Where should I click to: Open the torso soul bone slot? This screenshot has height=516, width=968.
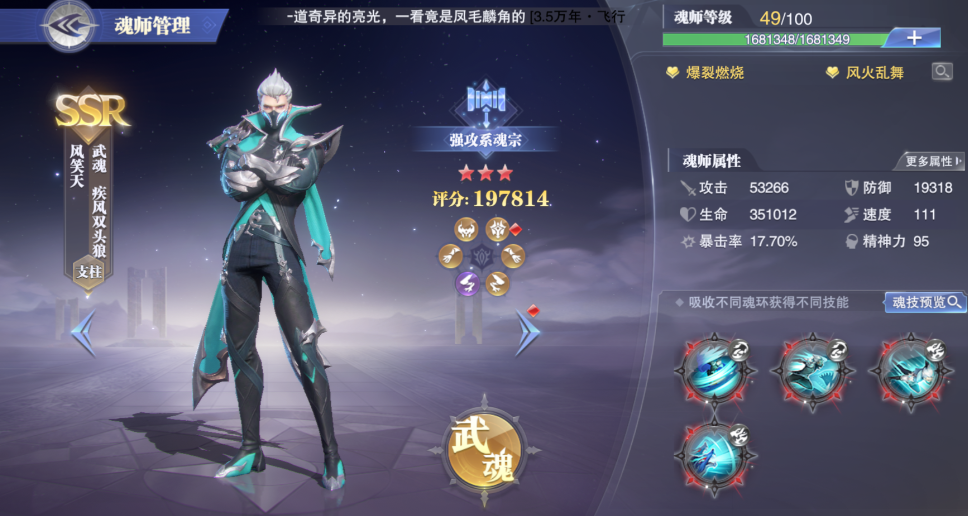(496, 230)
